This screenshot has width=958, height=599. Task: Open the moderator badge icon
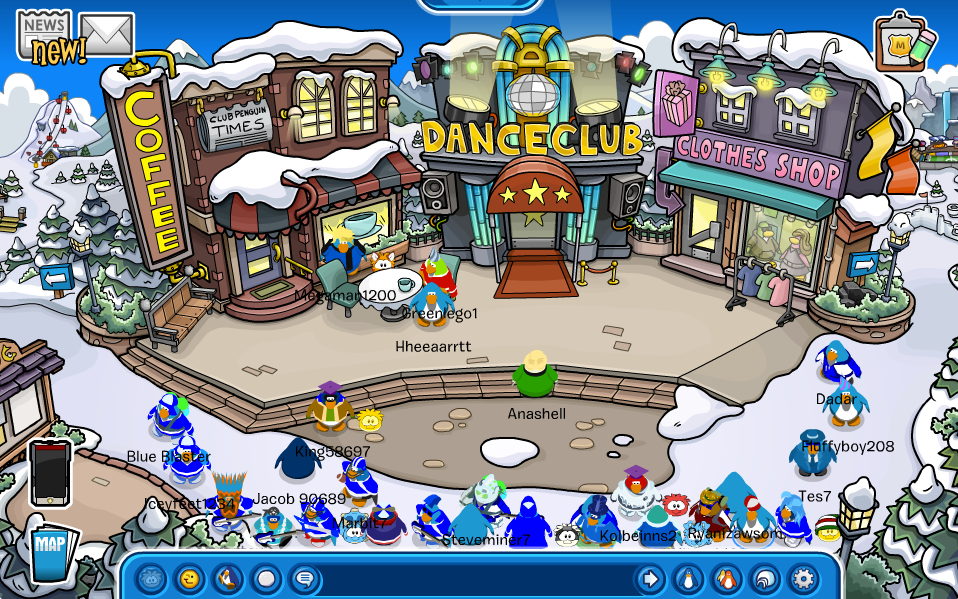tap(904, 42)
